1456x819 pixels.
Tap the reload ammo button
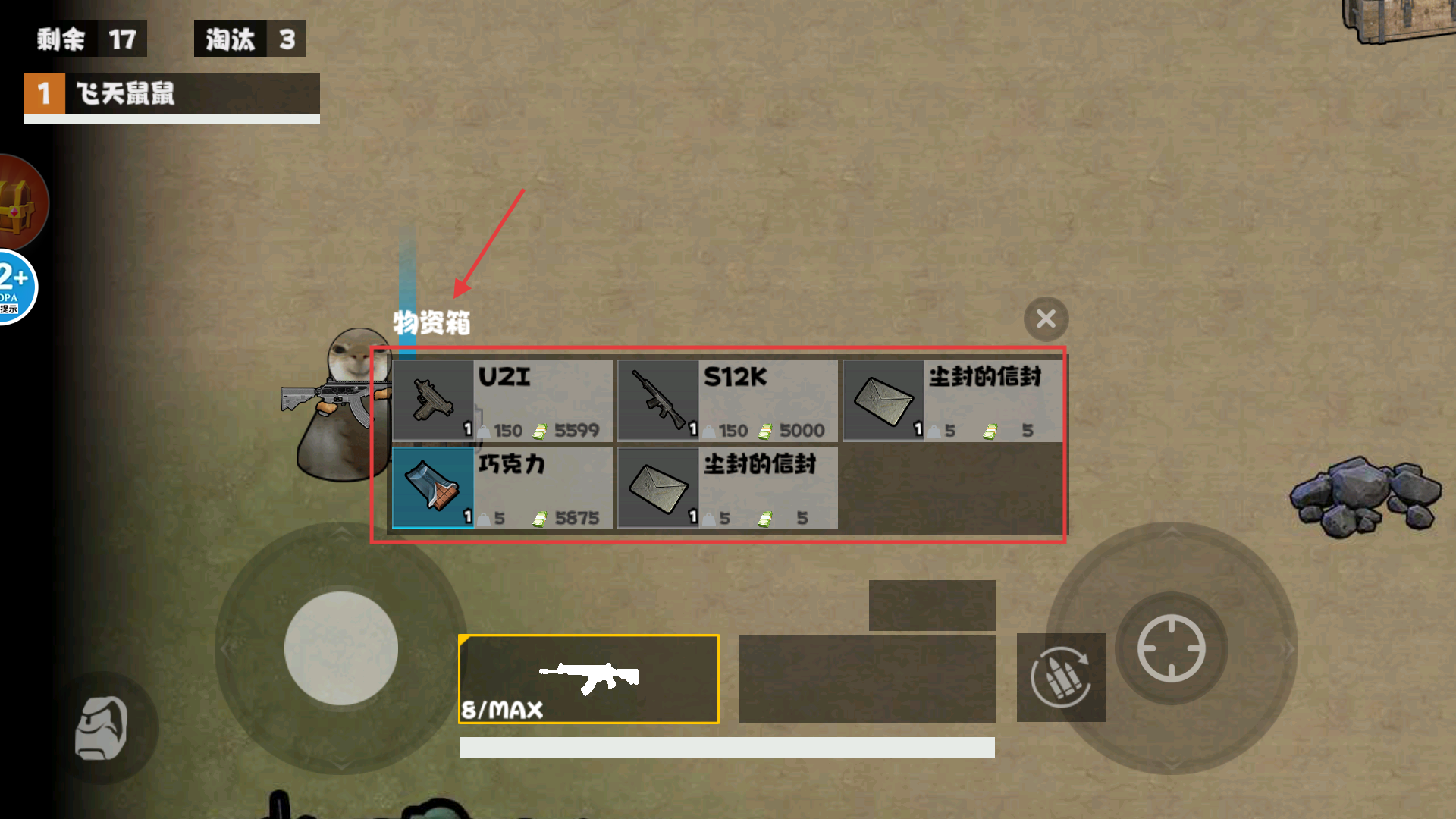point(1060,678)
